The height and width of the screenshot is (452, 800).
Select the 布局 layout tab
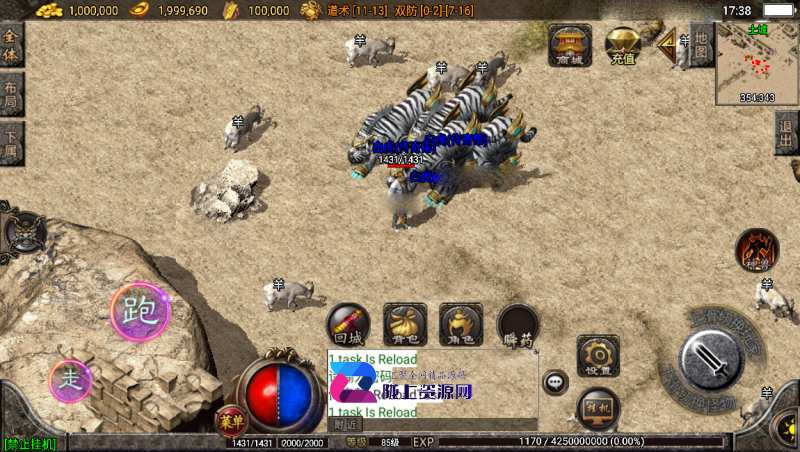(x=11, y=96)
